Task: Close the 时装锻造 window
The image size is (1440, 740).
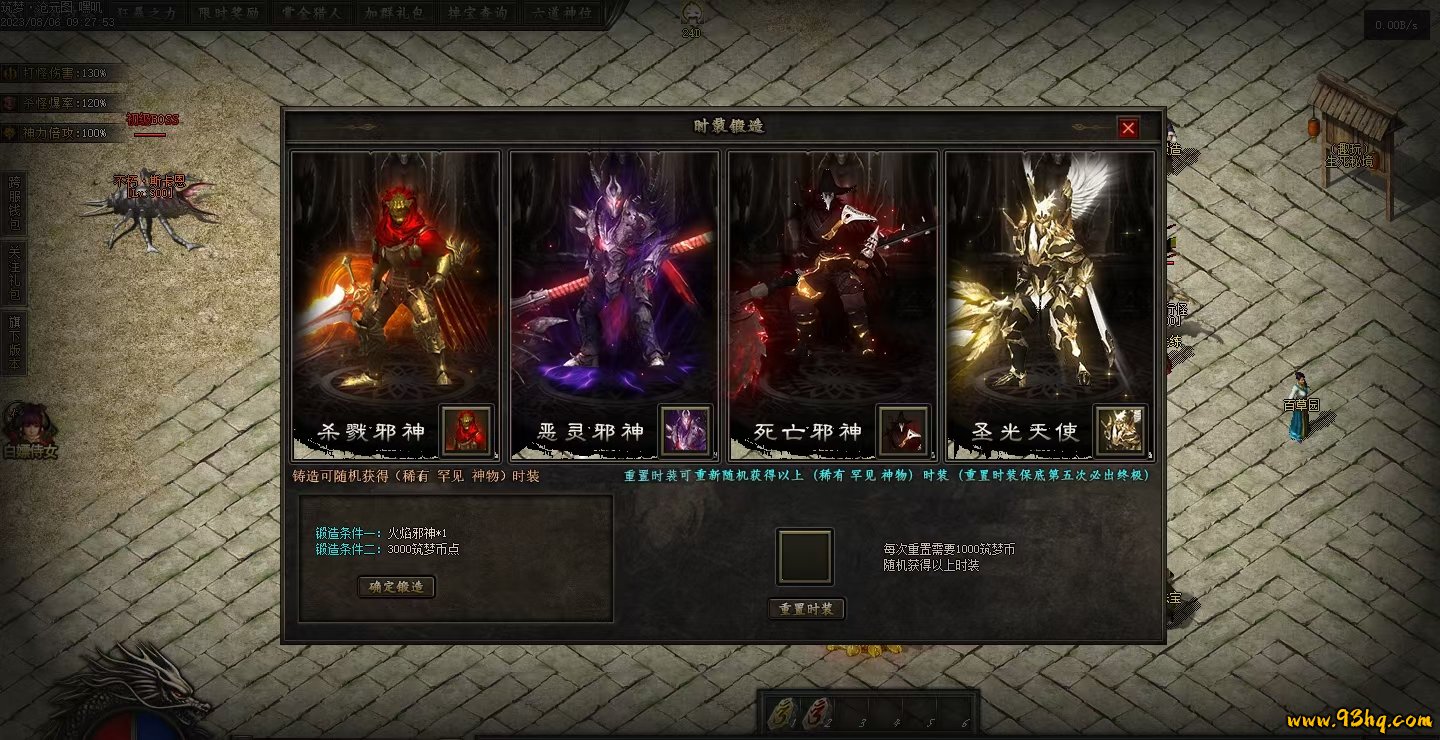Action: click(x=1128, y=128)
